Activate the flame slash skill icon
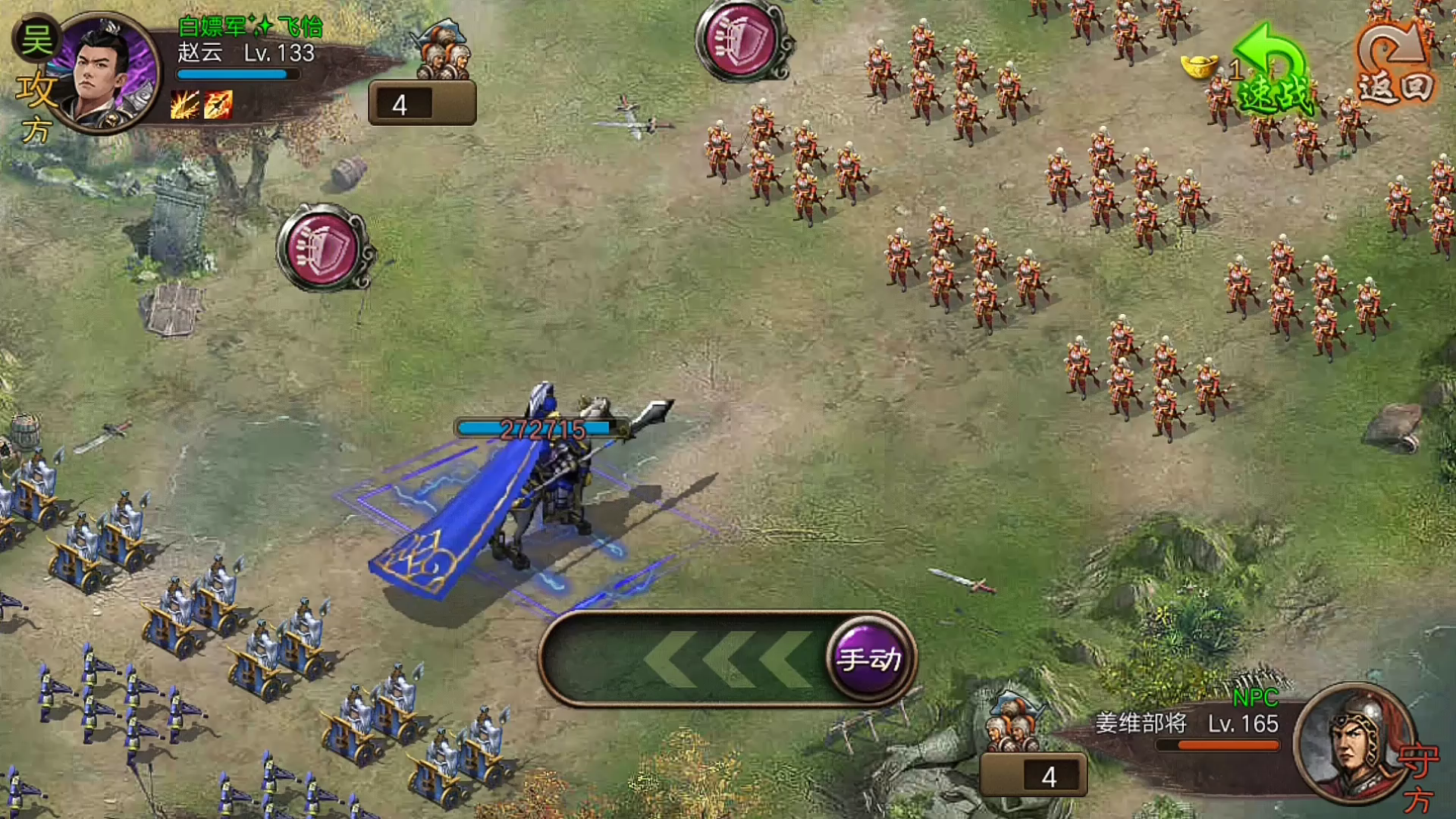The height and width of the screenshot is (819, 1456). (x=184, y=105)
